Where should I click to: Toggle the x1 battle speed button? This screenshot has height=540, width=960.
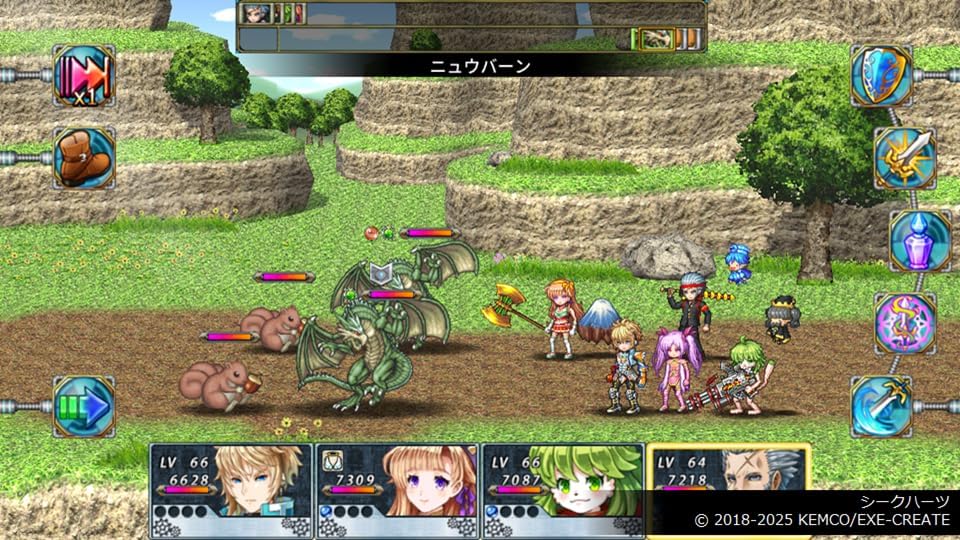(84, 76)
